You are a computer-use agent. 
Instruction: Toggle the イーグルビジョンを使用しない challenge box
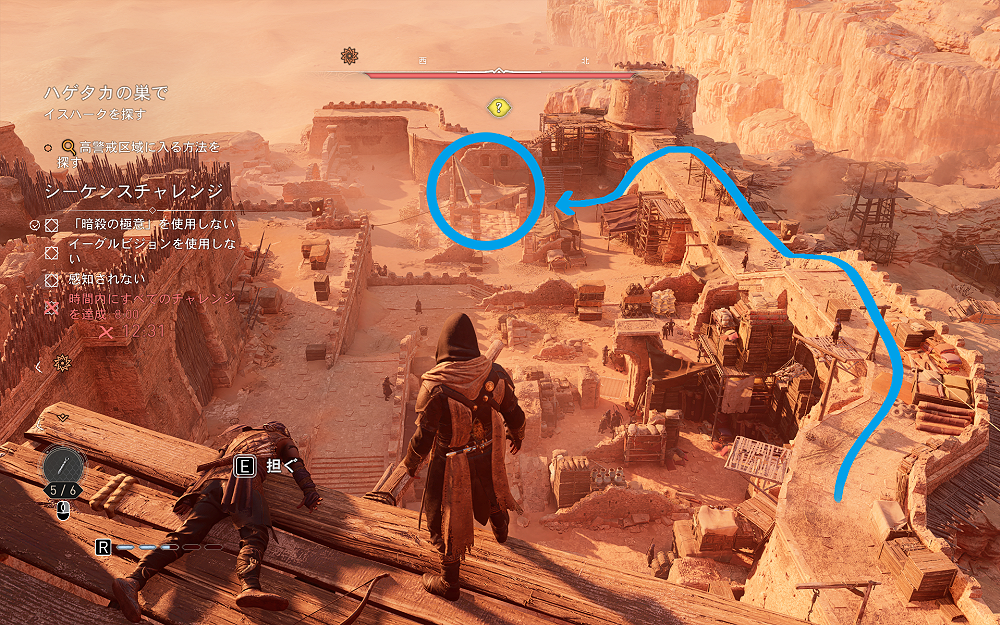(x=51, y=251)
